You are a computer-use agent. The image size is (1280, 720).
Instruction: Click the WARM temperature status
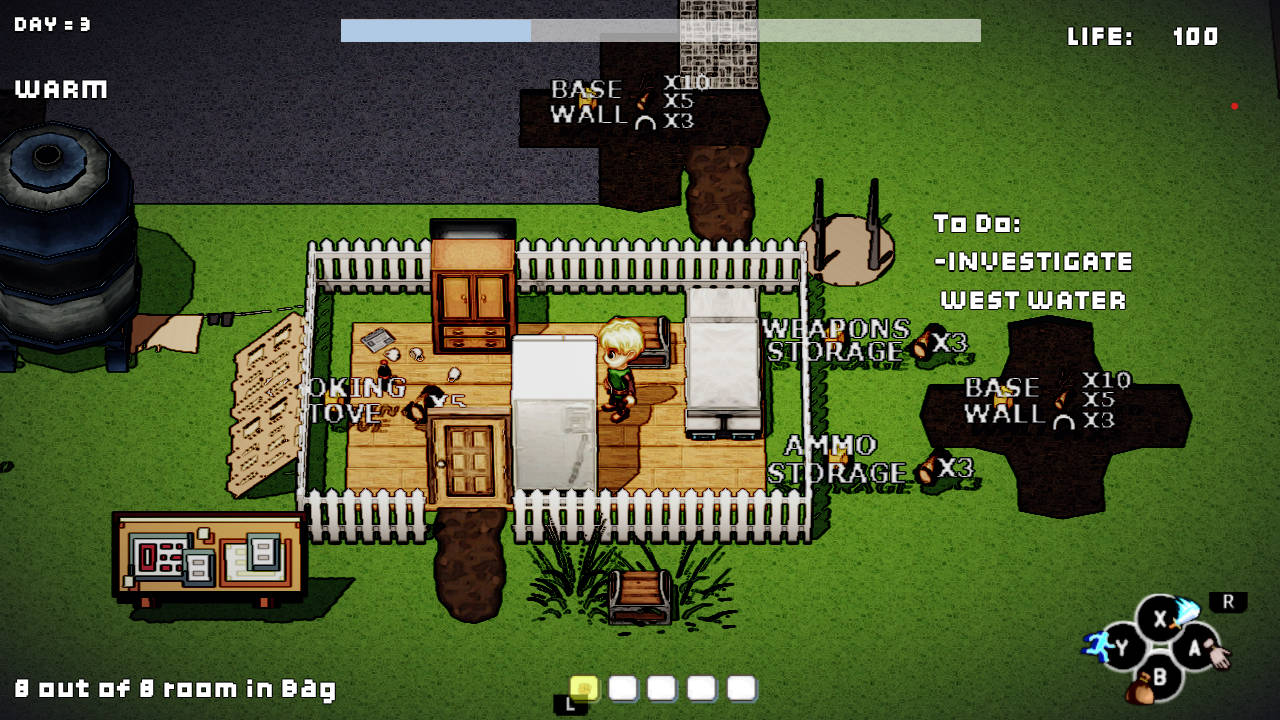[60, 89]
